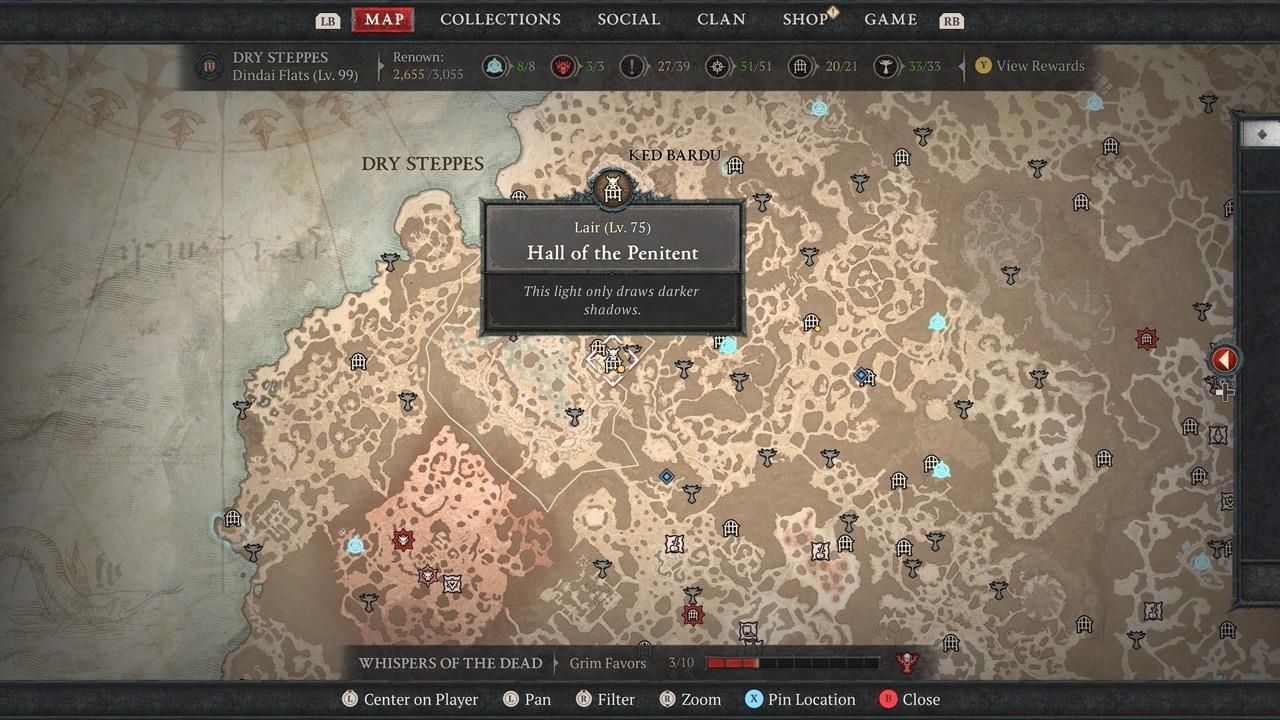Open the Shop tab
1280x720 pixels.
click(x=805, y=20)
